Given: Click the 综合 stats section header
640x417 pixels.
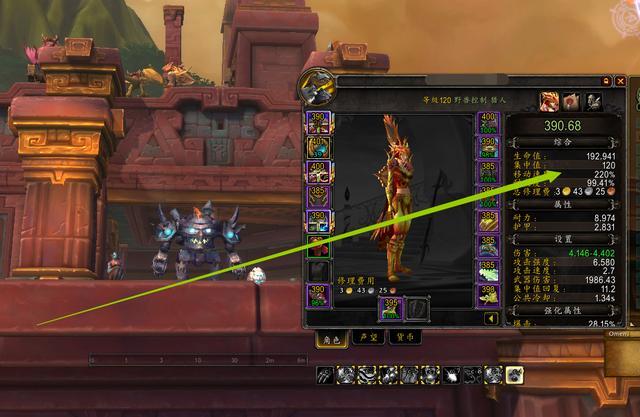Looking at the screenshot, I should [563, 142].
